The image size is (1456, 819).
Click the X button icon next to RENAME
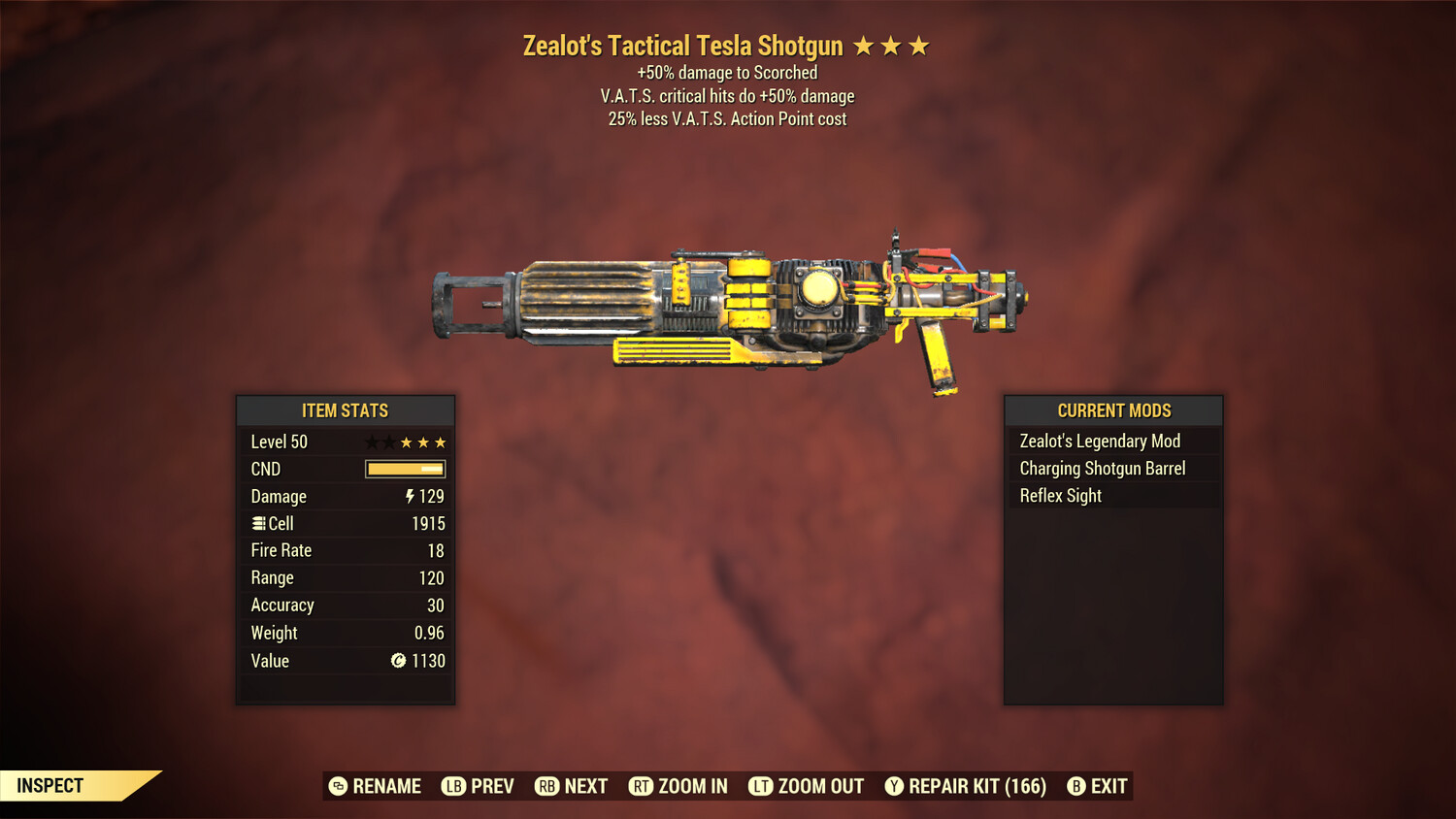point(338,786)
